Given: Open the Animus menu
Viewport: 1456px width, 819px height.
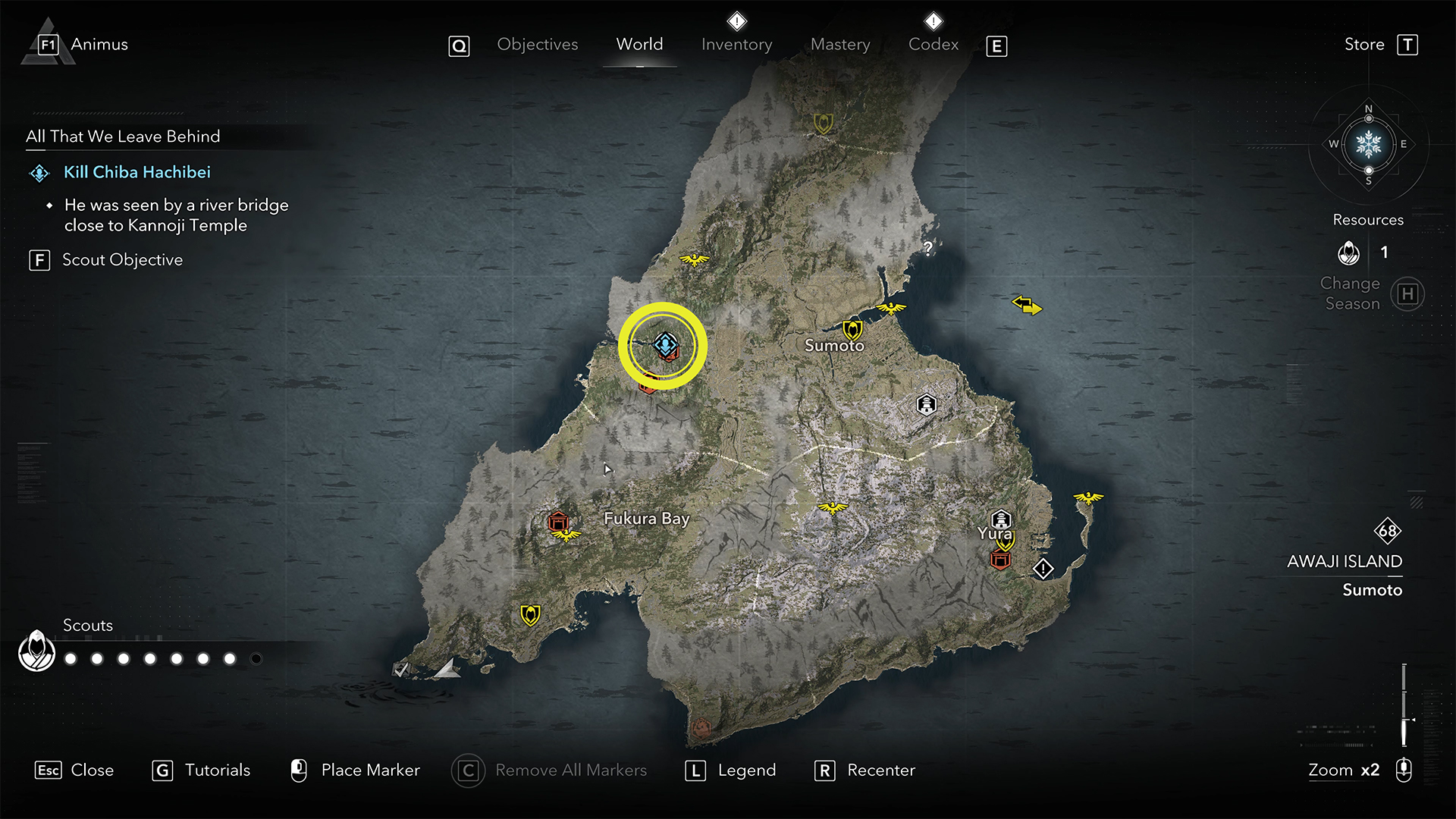Looking at the screenshot, I should [99, 45].
